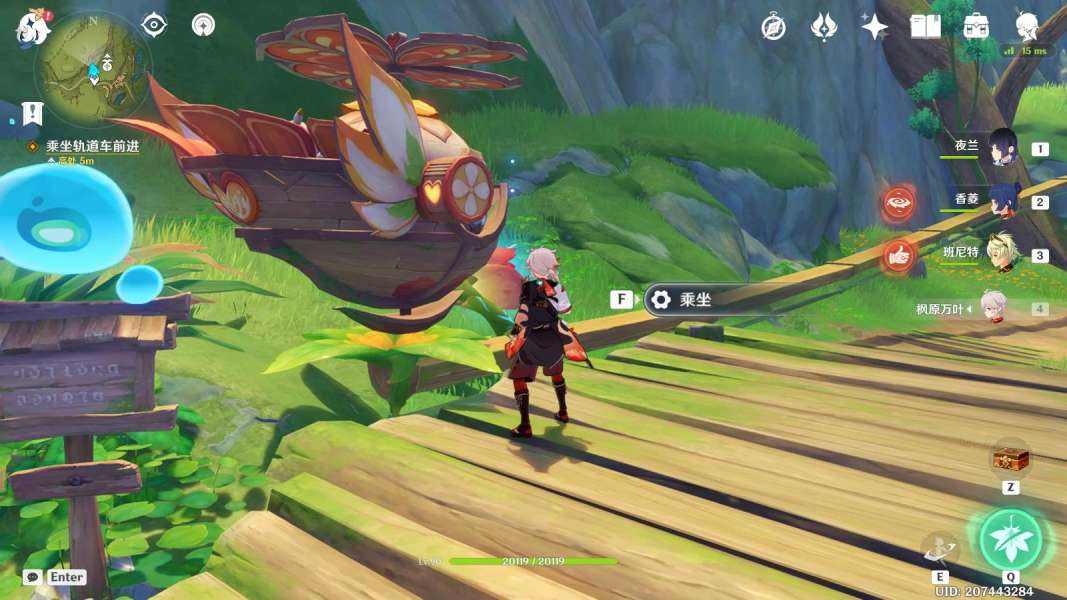1067x600 pixels.
Task: Open the Paimon main menu
Action: click(x=32, y=28)
